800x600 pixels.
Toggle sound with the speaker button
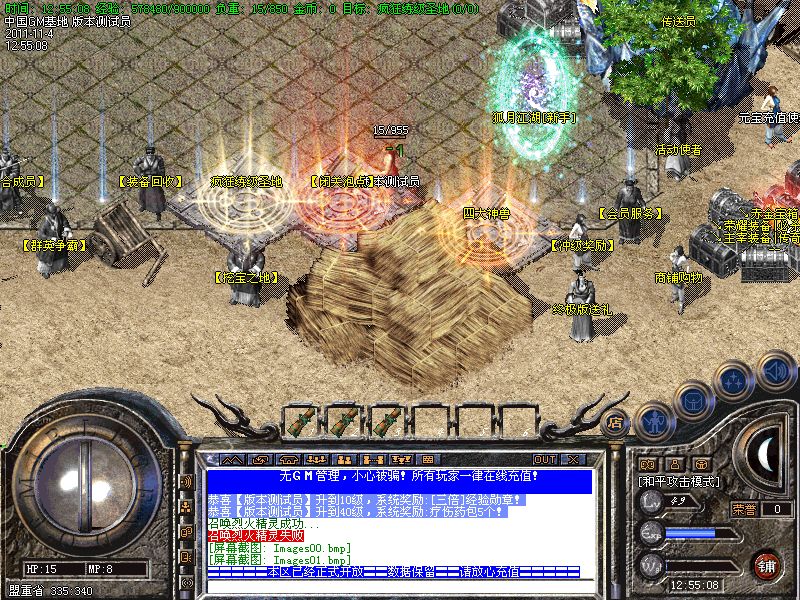[x=776, y=370]
